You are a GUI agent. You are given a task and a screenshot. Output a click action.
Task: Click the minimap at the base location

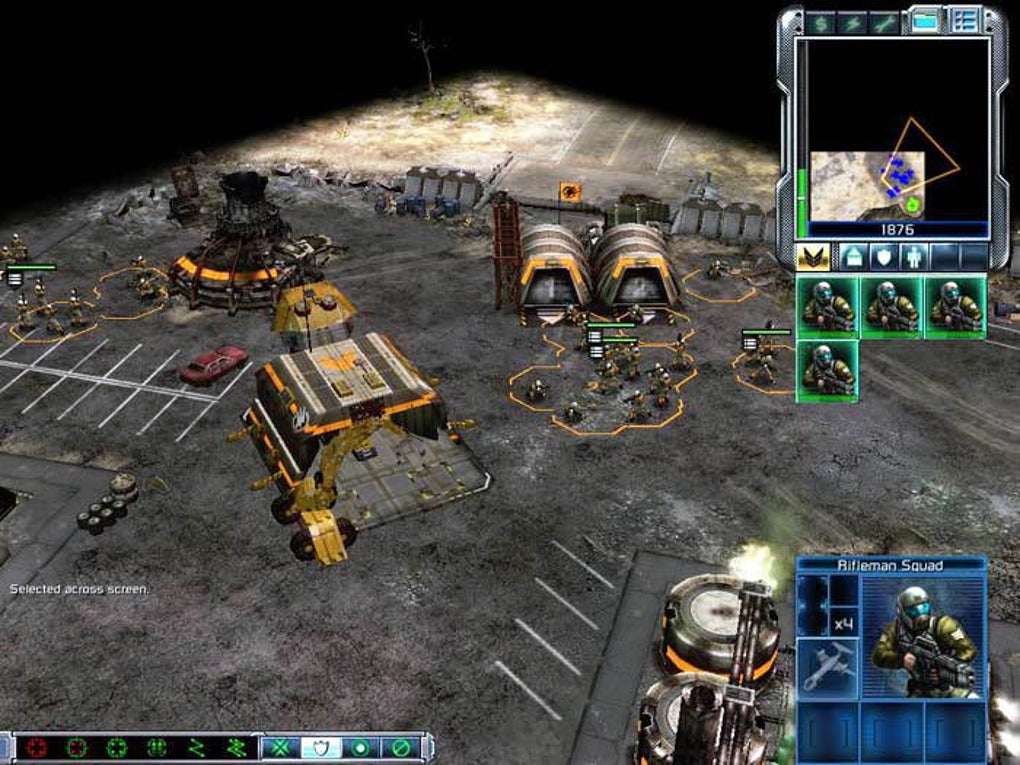point(900,177)
